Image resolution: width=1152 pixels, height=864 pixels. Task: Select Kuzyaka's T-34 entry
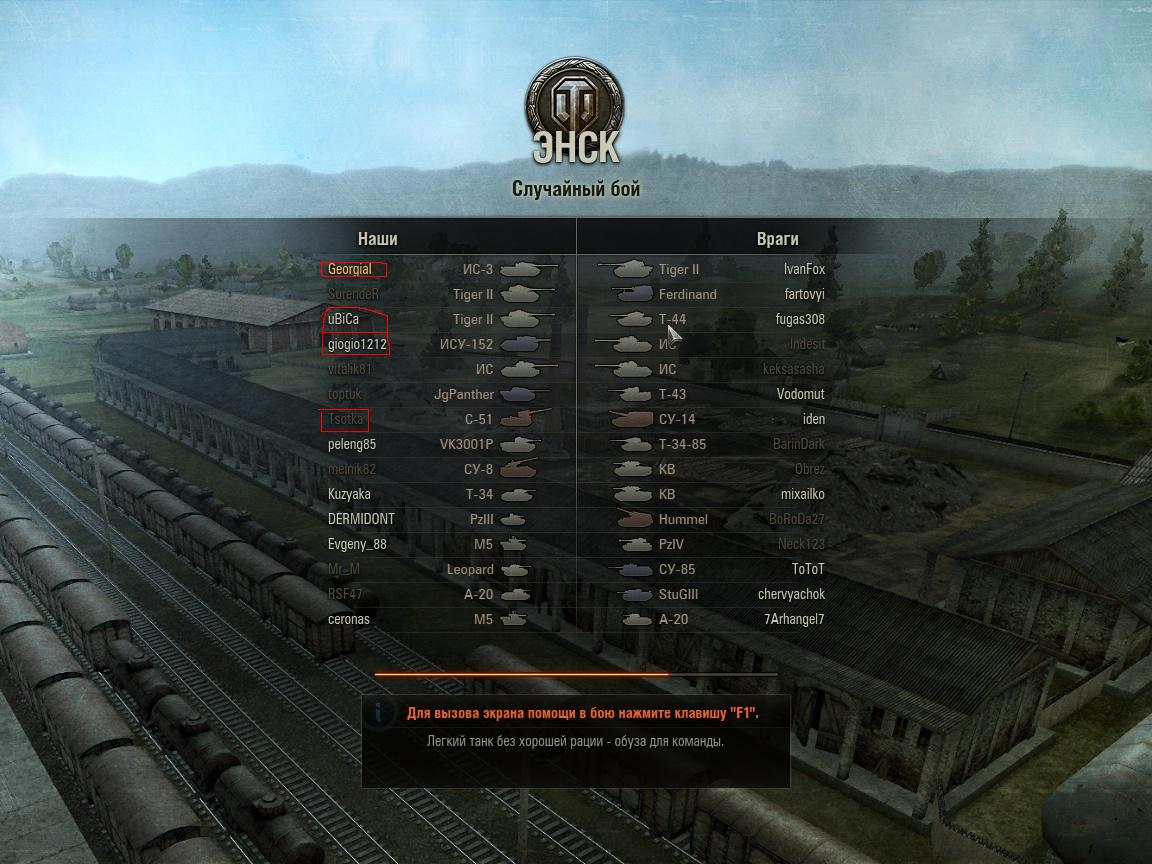click(x=349, y=494)
